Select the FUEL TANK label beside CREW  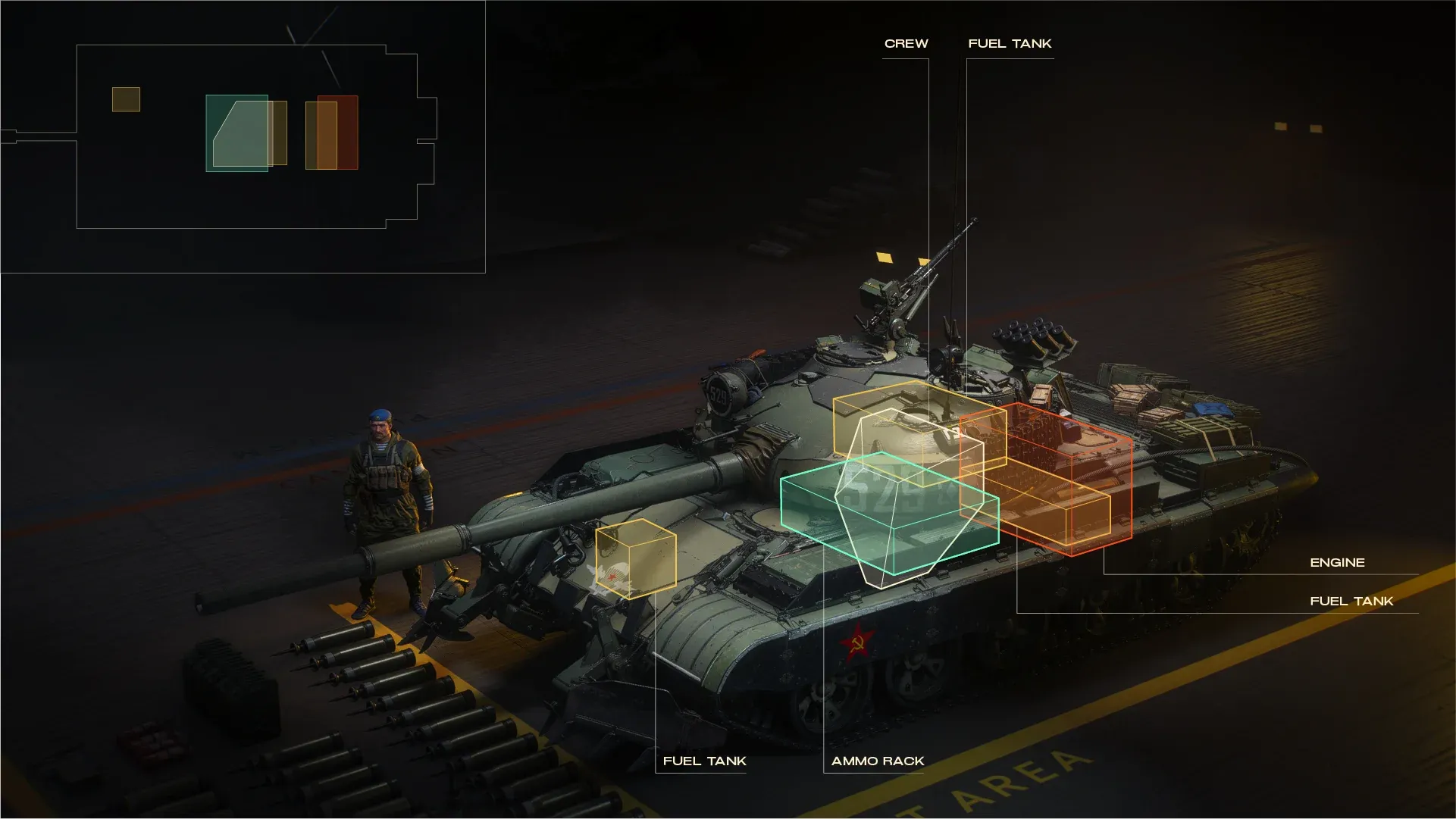click(1010, 44)
